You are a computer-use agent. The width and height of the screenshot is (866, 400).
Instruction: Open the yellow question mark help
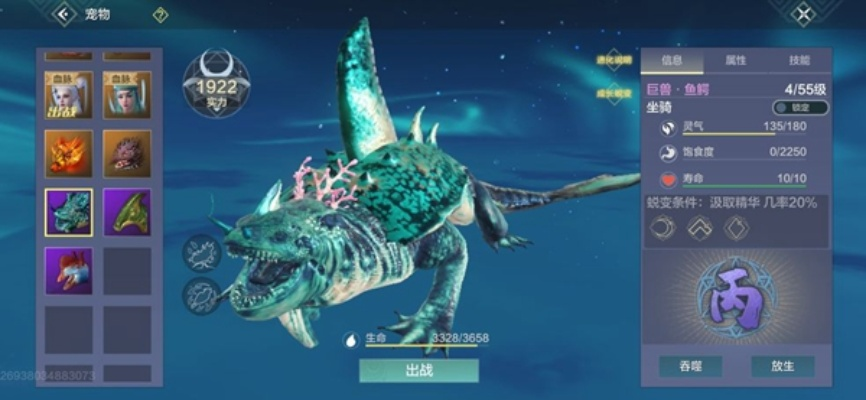pyautogui.click(x=160, y=15)
